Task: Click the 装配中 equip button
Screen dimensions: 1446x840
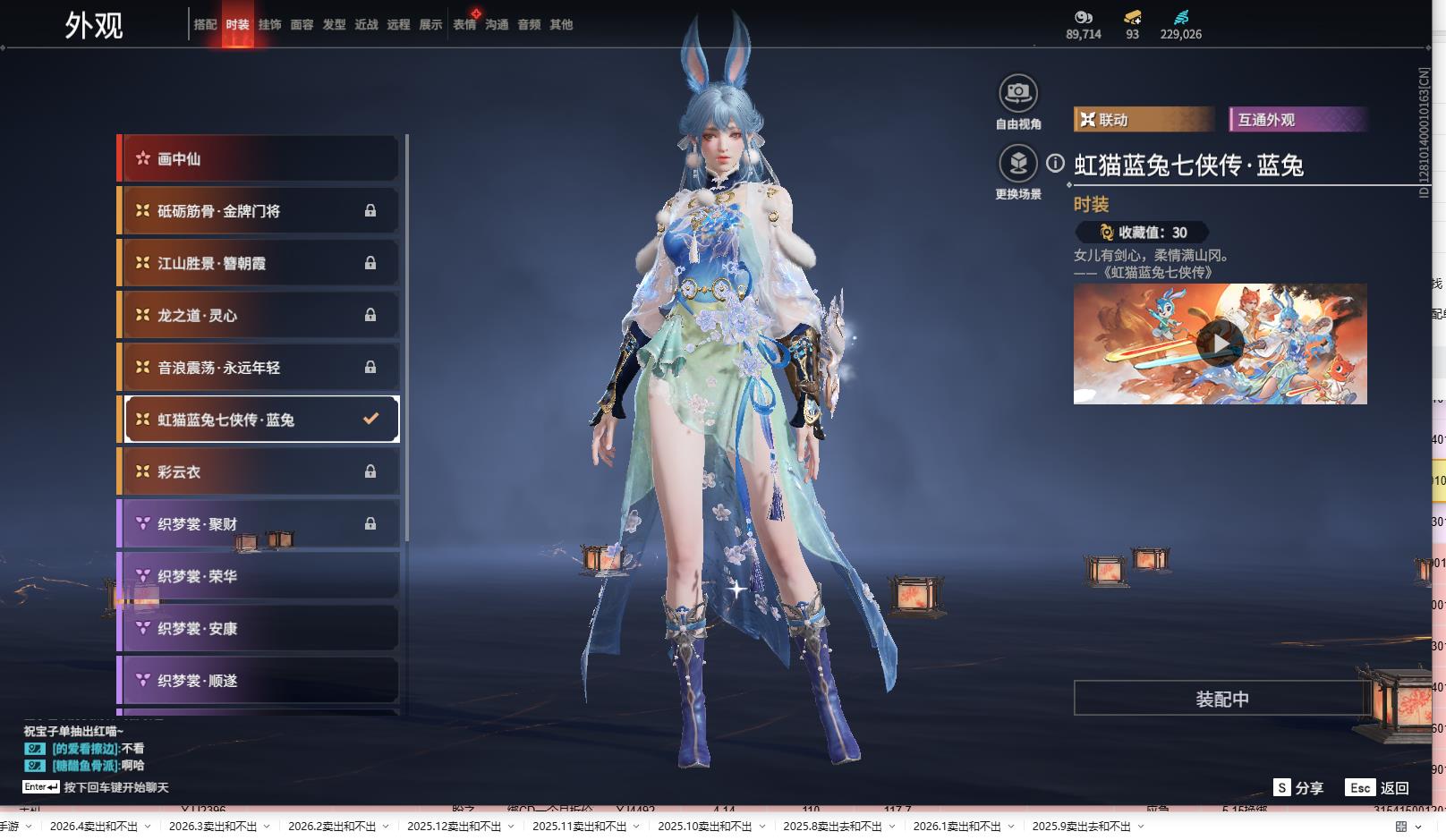Action: (1221, 699)
